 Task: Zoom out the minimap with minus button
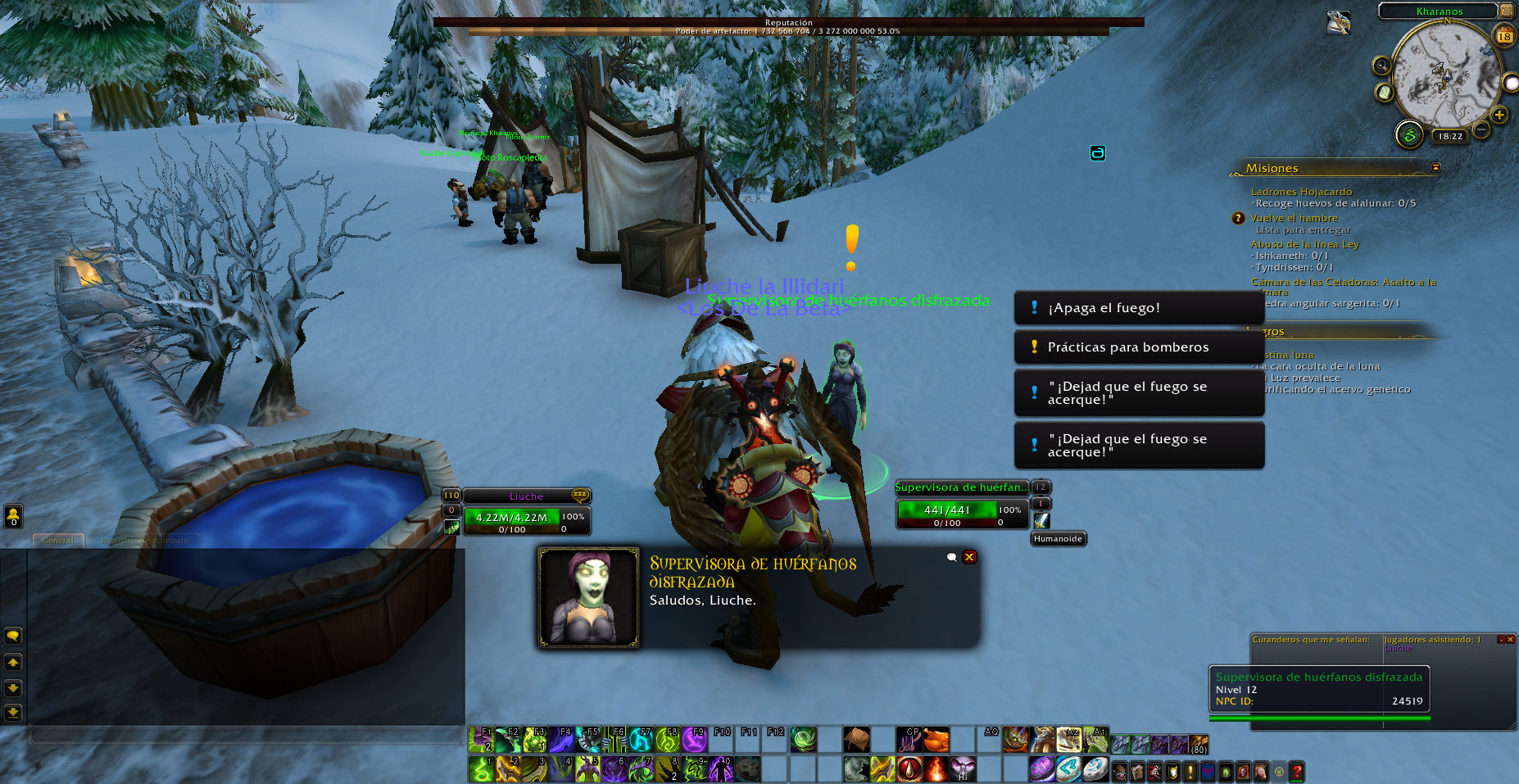(x=1481, y=129)
